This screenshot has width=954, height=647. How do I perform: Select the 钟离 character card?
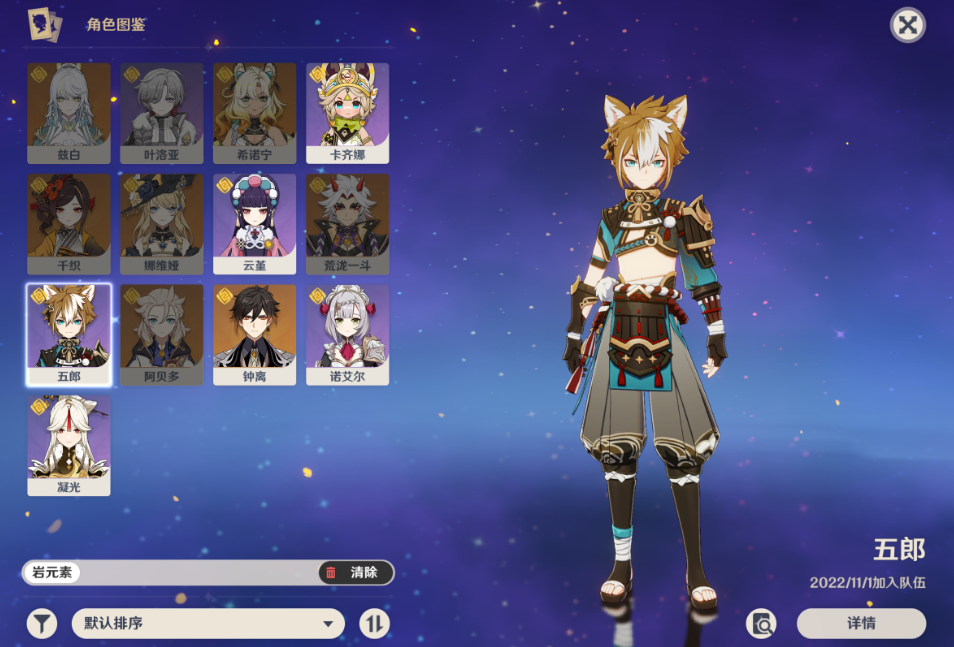tap(255, 334)
